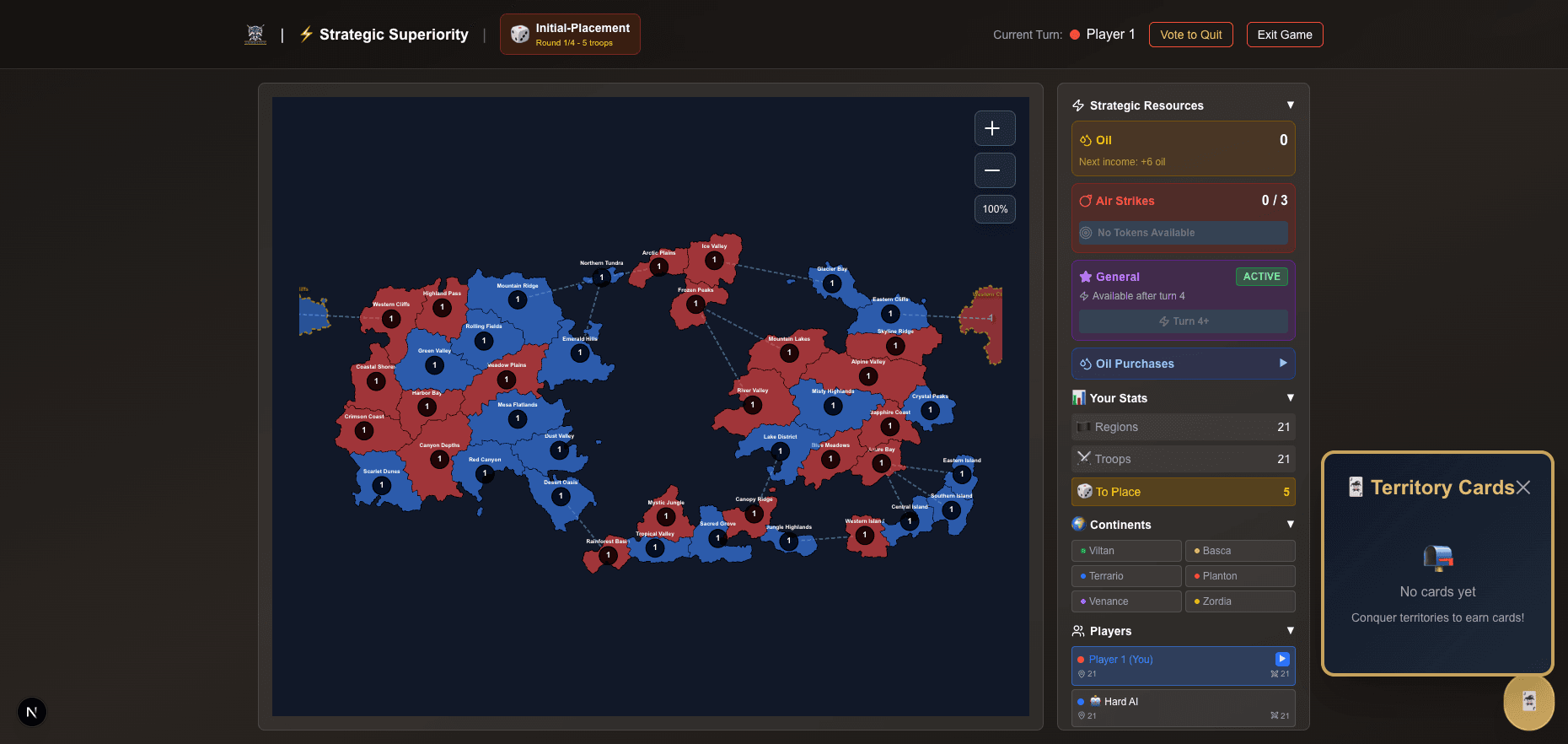
Task: Collapse the Your Stats section
Action: (x=1290, y=398)
